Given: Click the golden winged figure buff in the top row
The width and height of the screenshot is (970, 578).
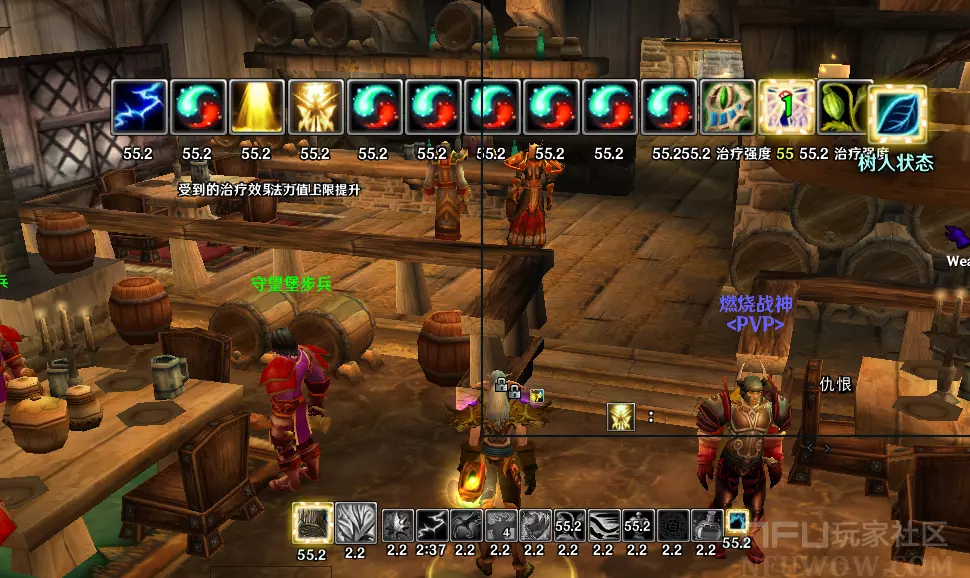Looking at the screenshot, I should click(316, 107).
